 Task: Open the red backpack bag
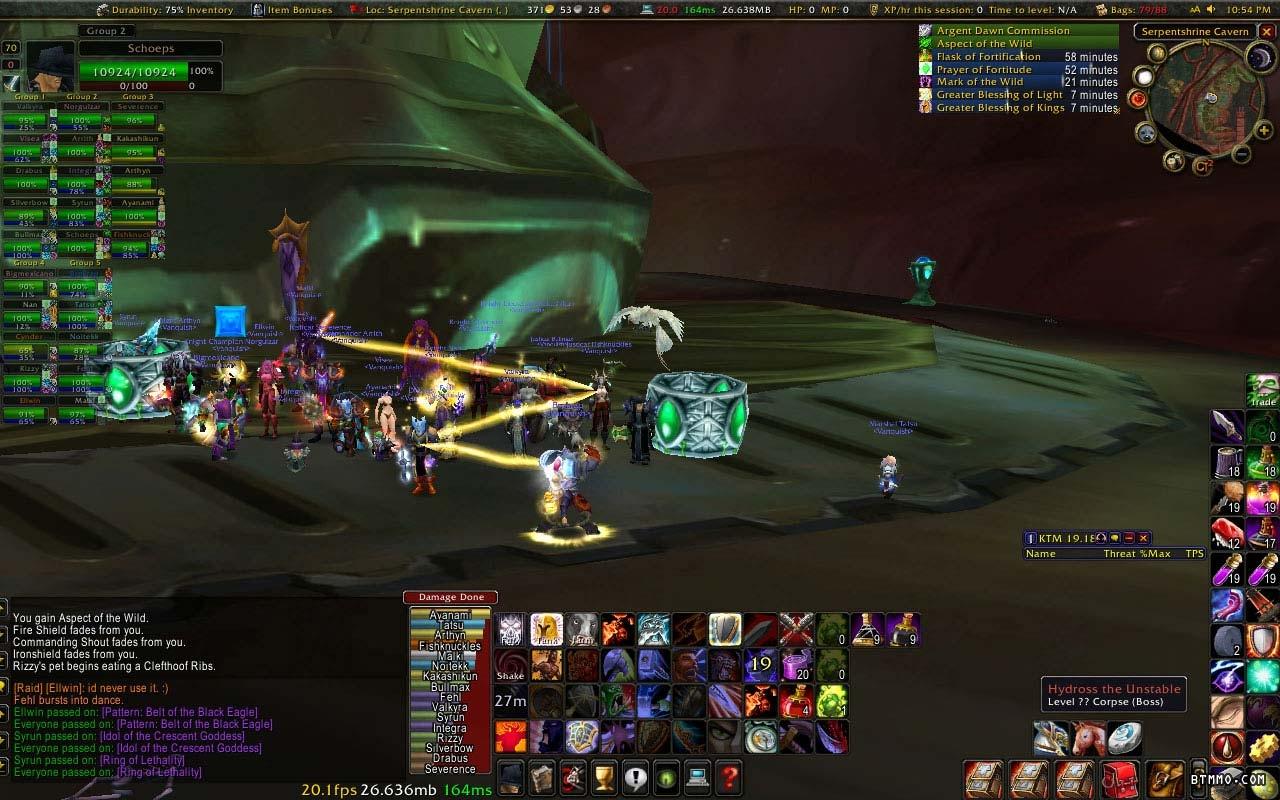1120,778
